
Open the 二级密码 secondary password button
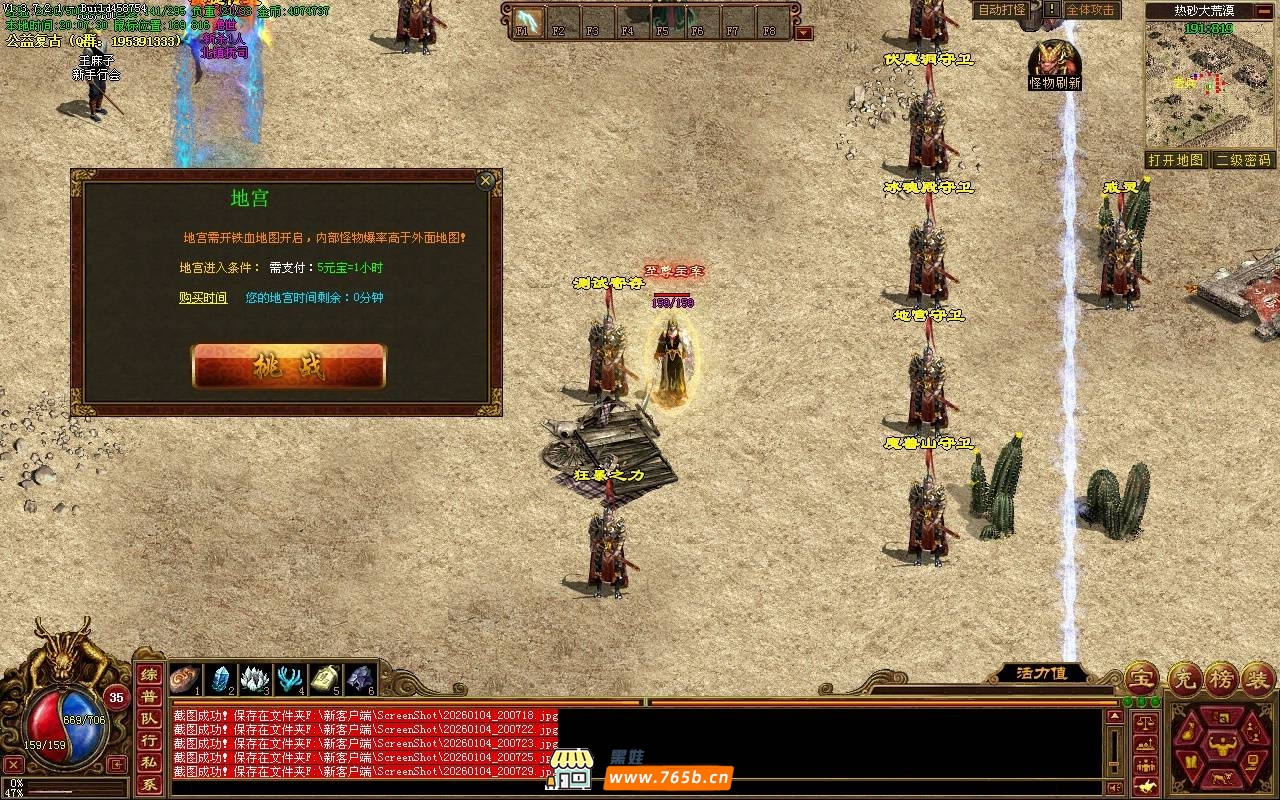(x=1243, y=160)
